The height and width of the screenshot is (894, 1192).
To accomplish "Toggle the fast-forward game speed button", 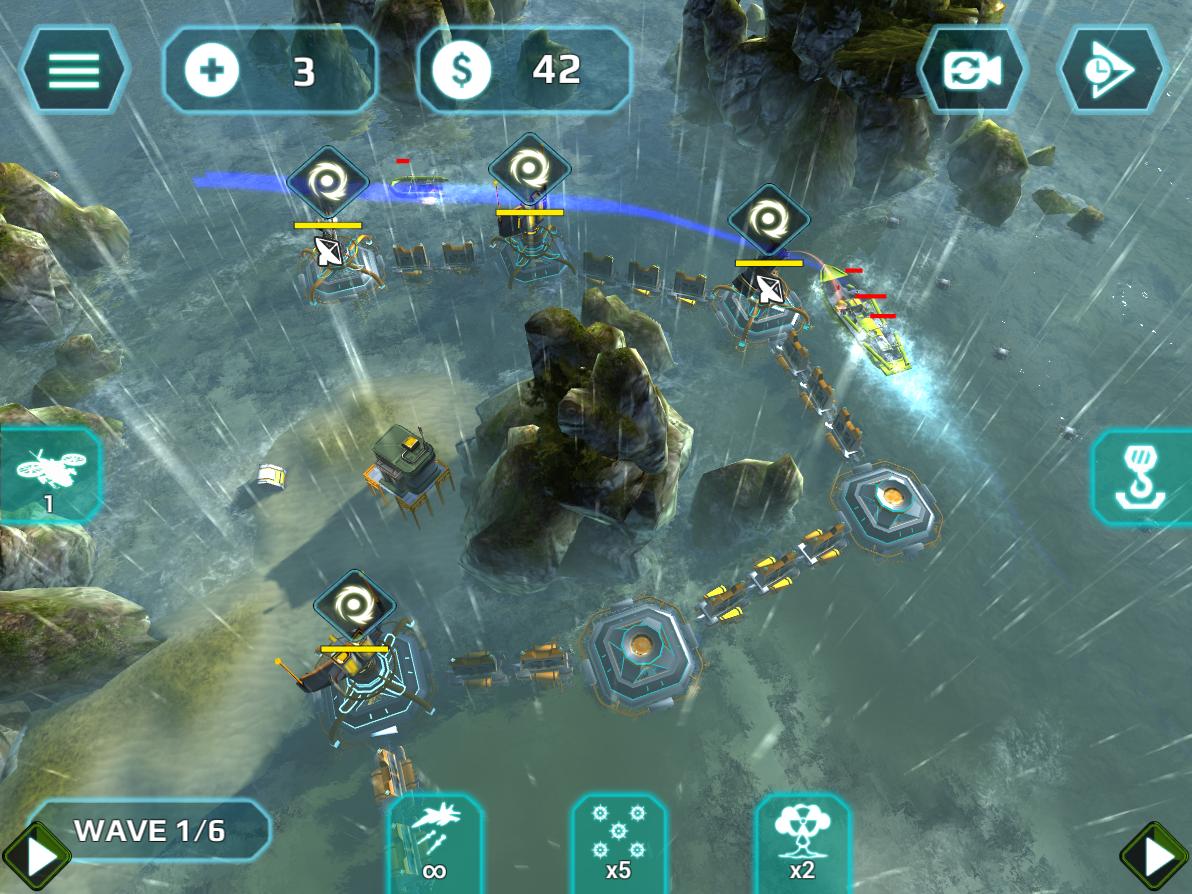I will click(1112, 70).
